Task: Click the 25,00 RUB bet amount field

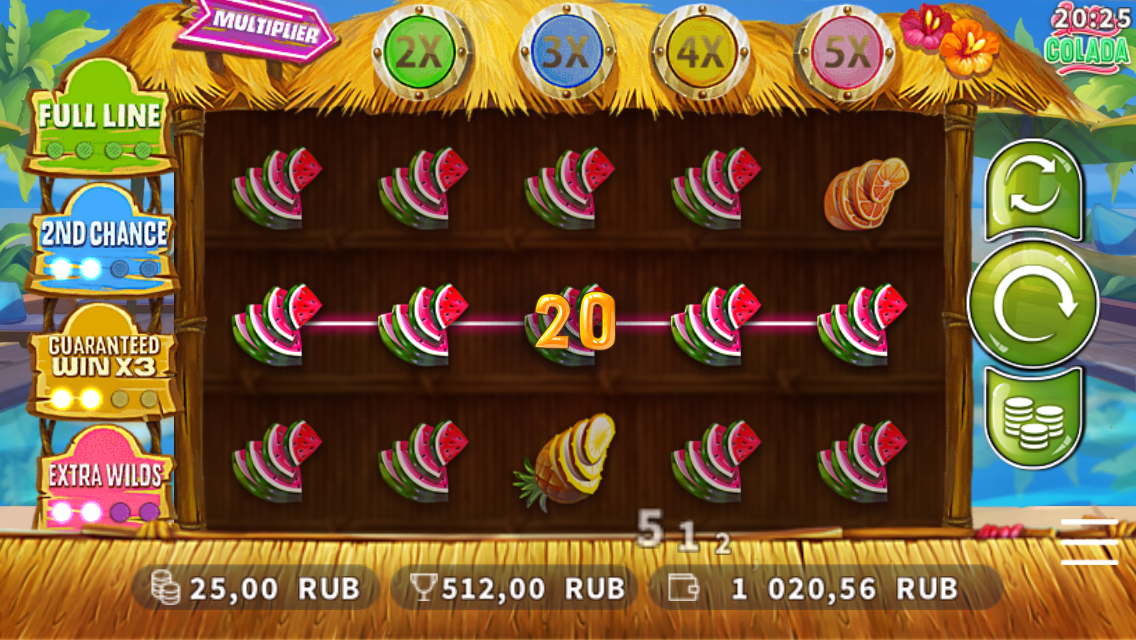Action: [258, 588]
